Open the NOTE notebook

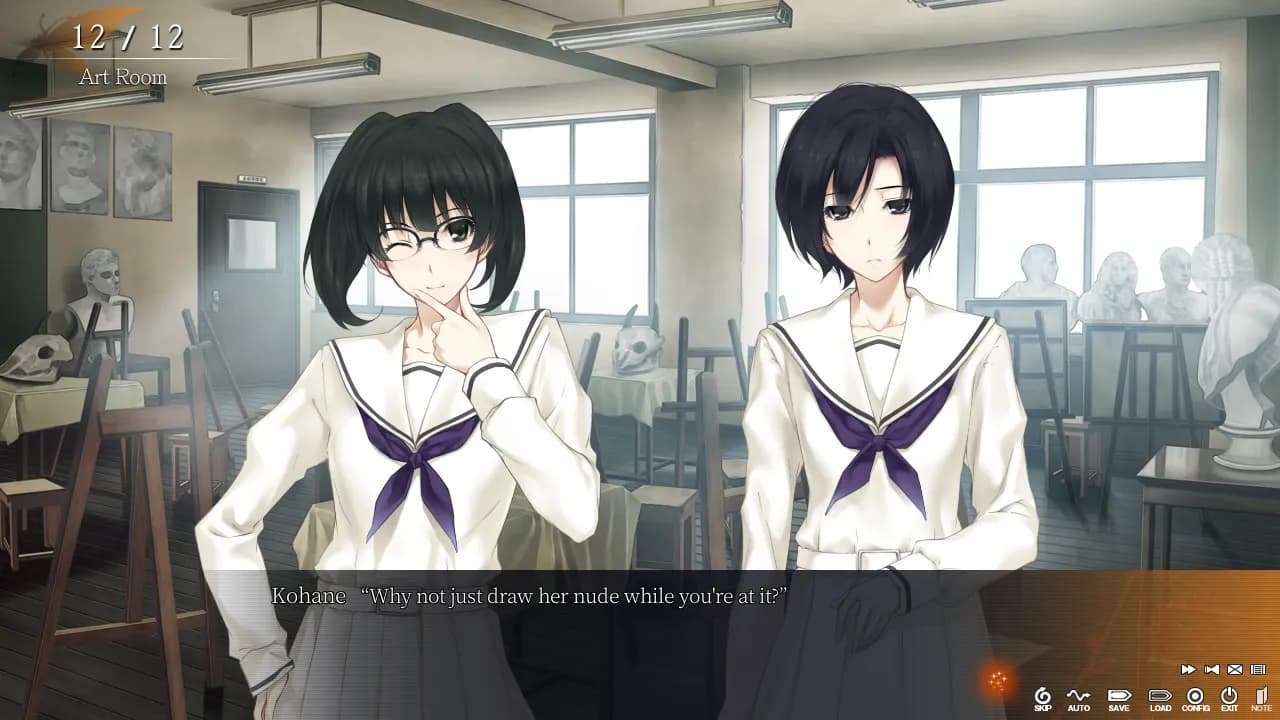pyautogui.click(x=1261, y=698)
